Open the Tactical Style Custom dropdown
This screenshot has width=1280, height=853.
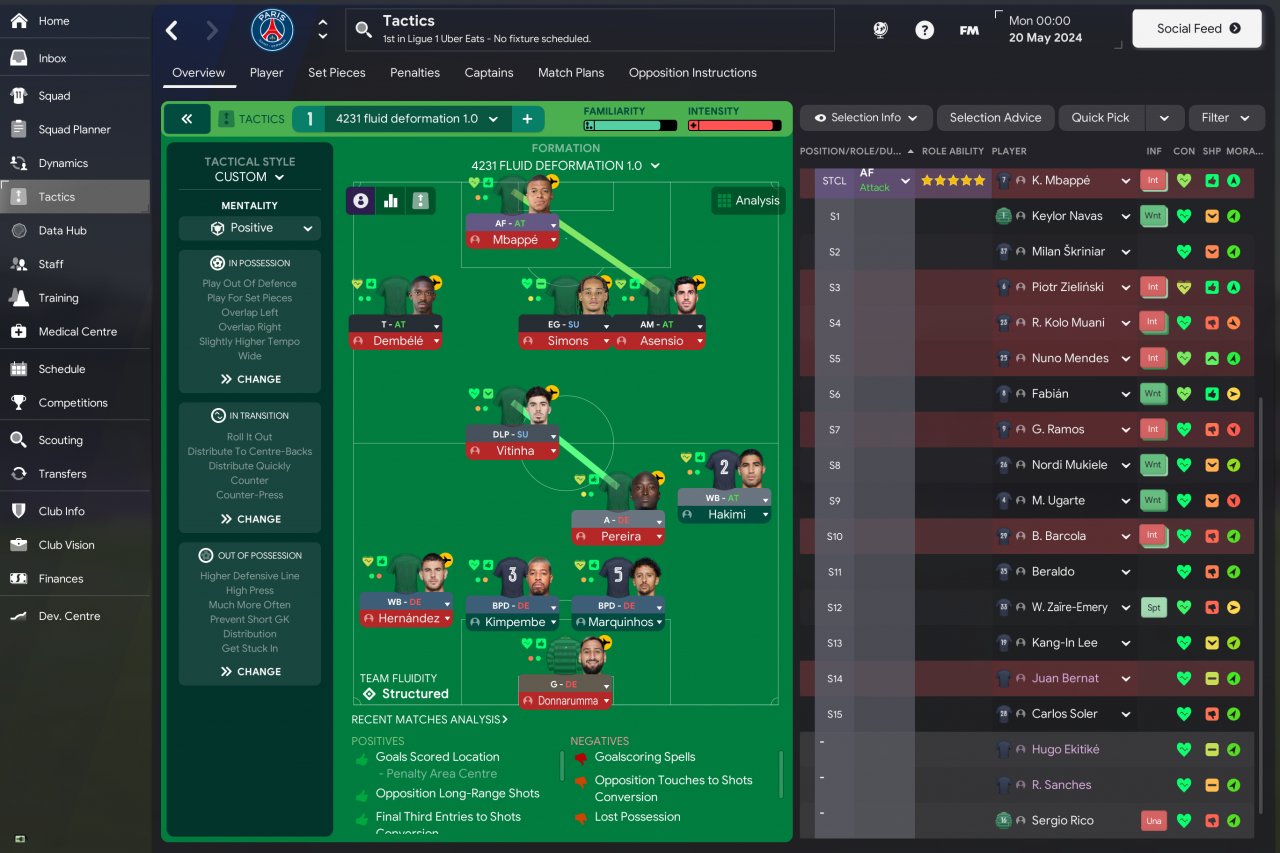coord(250,177)
